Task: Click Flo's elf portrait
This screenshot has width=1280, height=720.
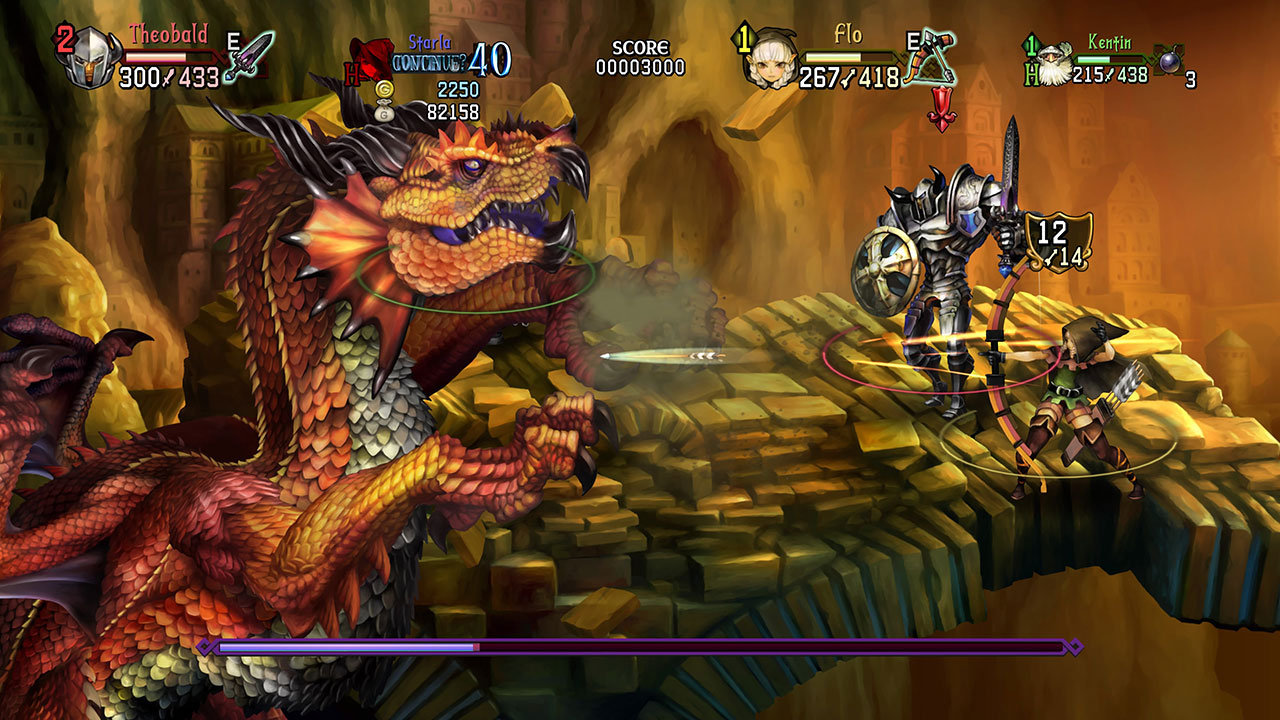Action: (x=771, y=62)
